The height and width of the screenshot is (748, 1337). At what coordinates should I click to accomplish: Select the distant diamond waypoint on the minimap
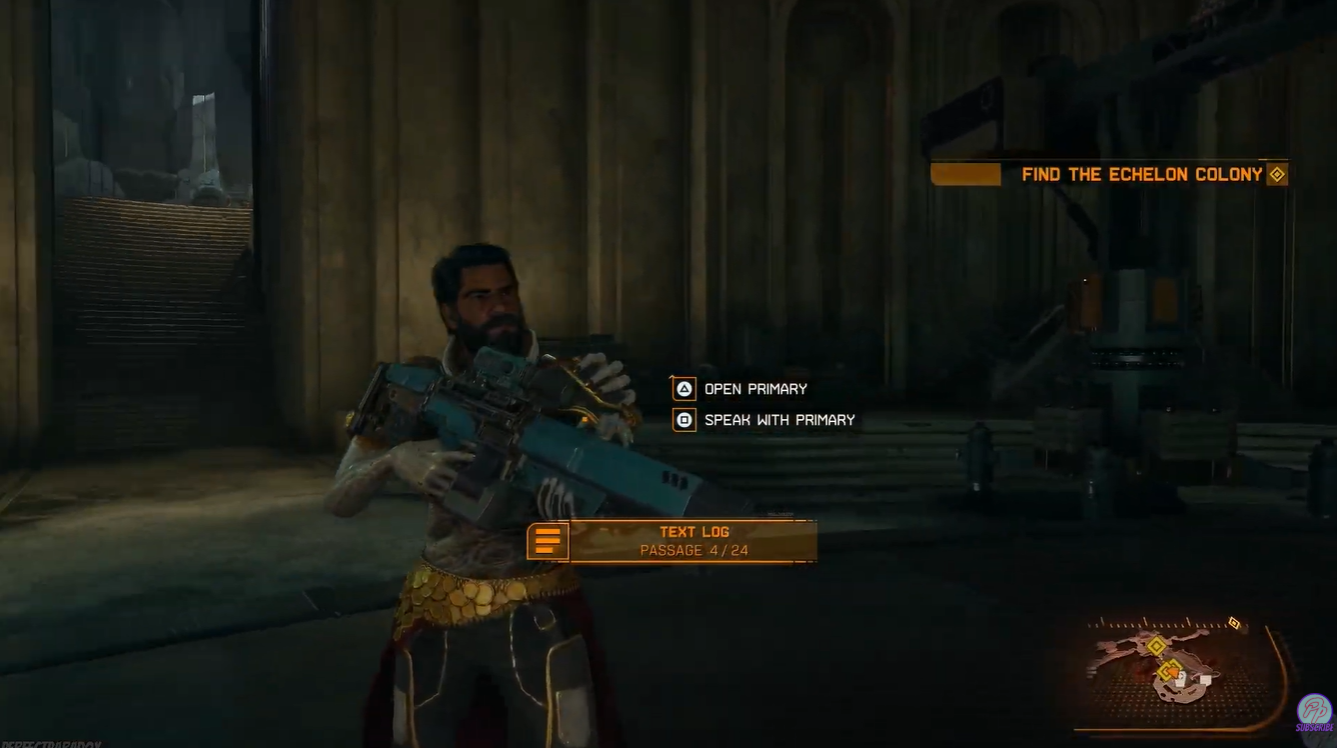click(1234, 623)
